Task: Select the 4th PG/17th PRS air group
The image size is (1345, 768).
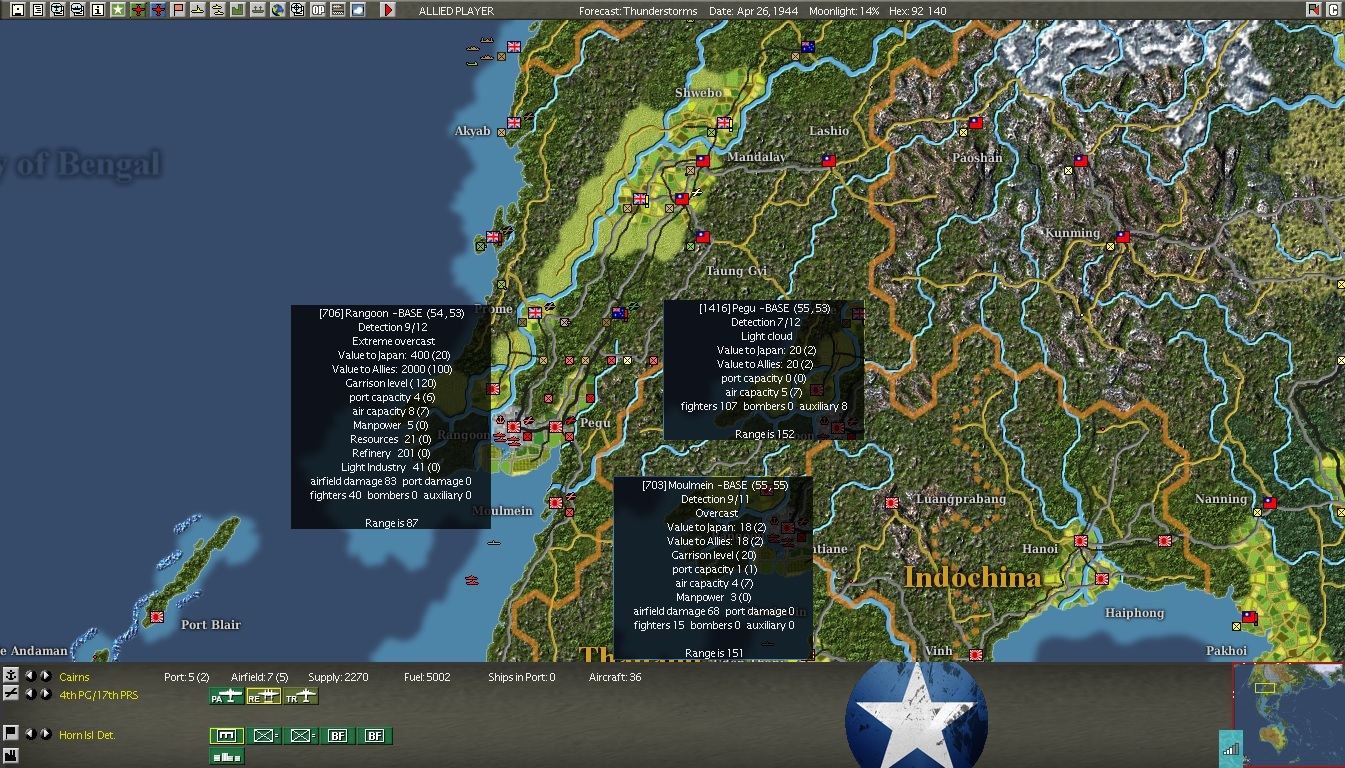Action: pyautogui.click(x=98, y=695)
